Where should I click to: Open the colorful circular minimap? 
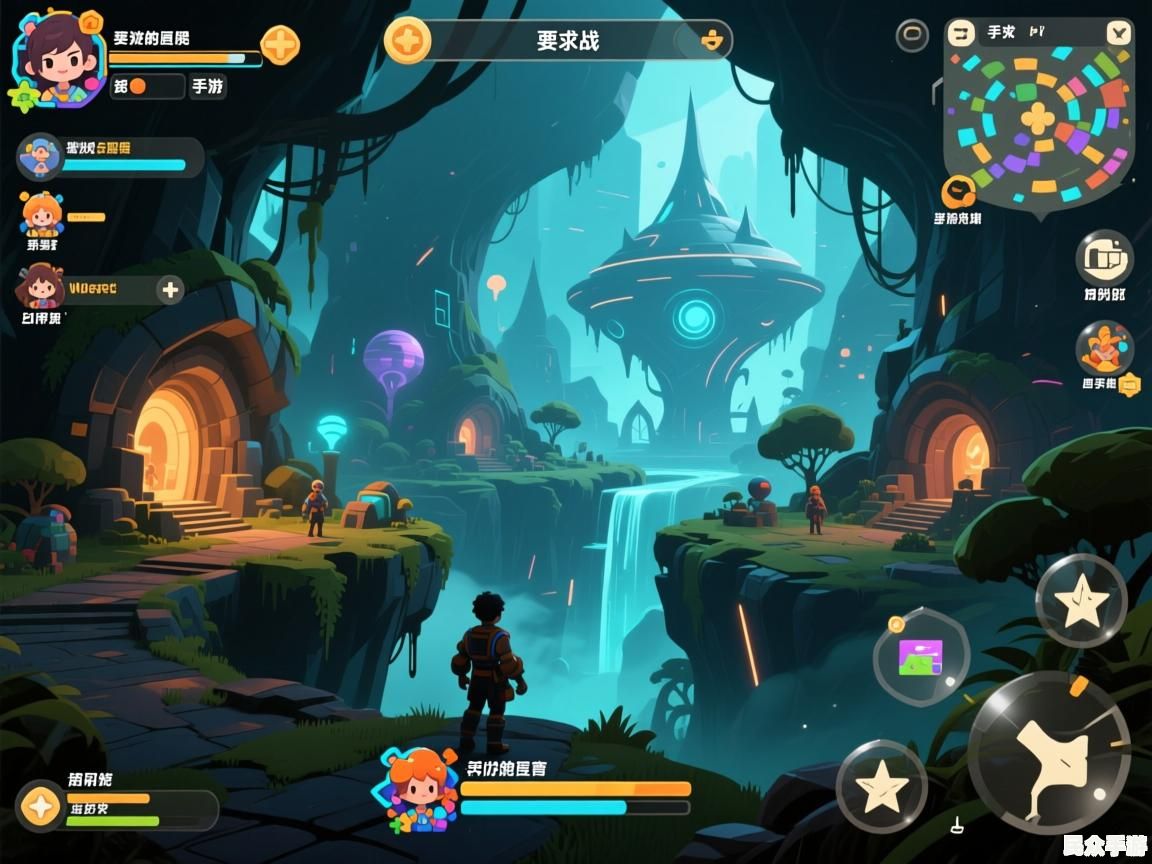(x=1039, y=120)
